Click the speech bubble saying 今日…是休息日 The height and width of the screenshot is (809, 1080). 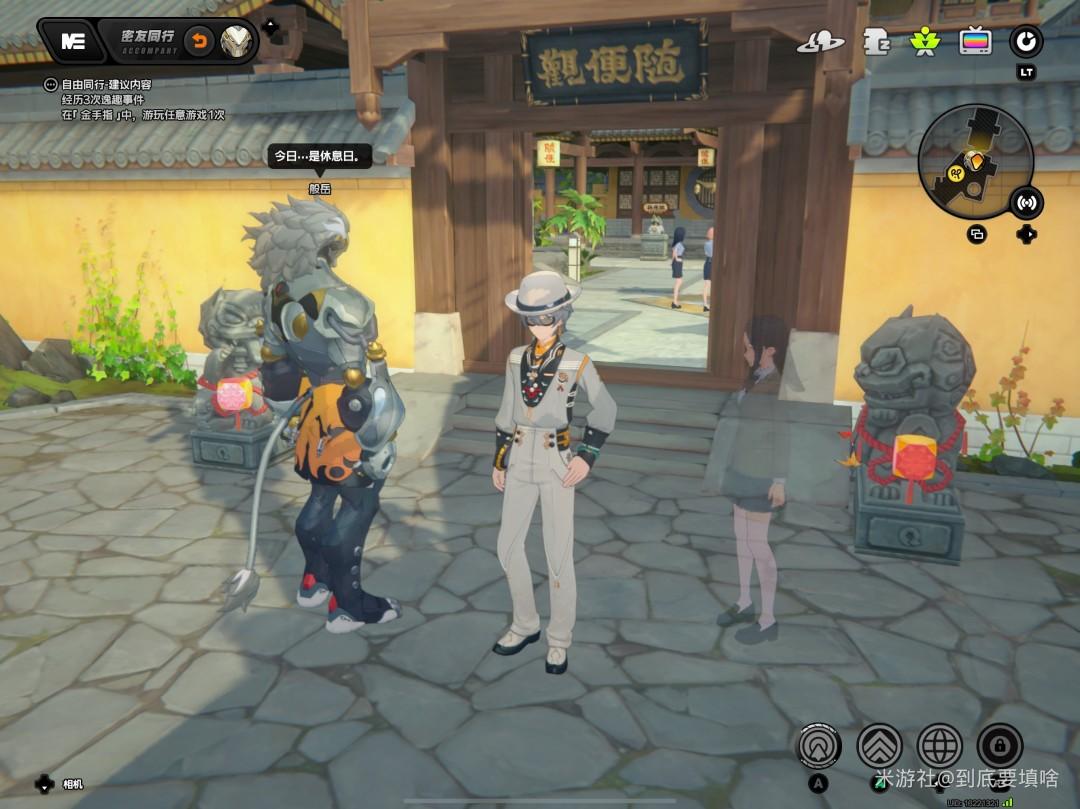pos(322,157)
